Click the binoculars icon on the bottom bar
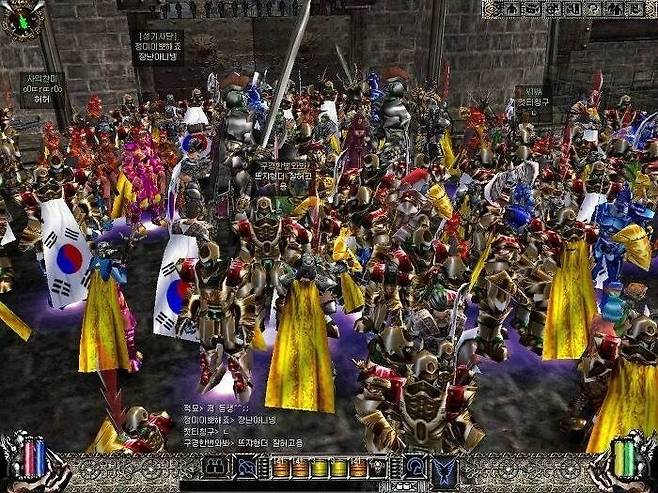This screenshot has height=493, width=658. coord(216,467)
